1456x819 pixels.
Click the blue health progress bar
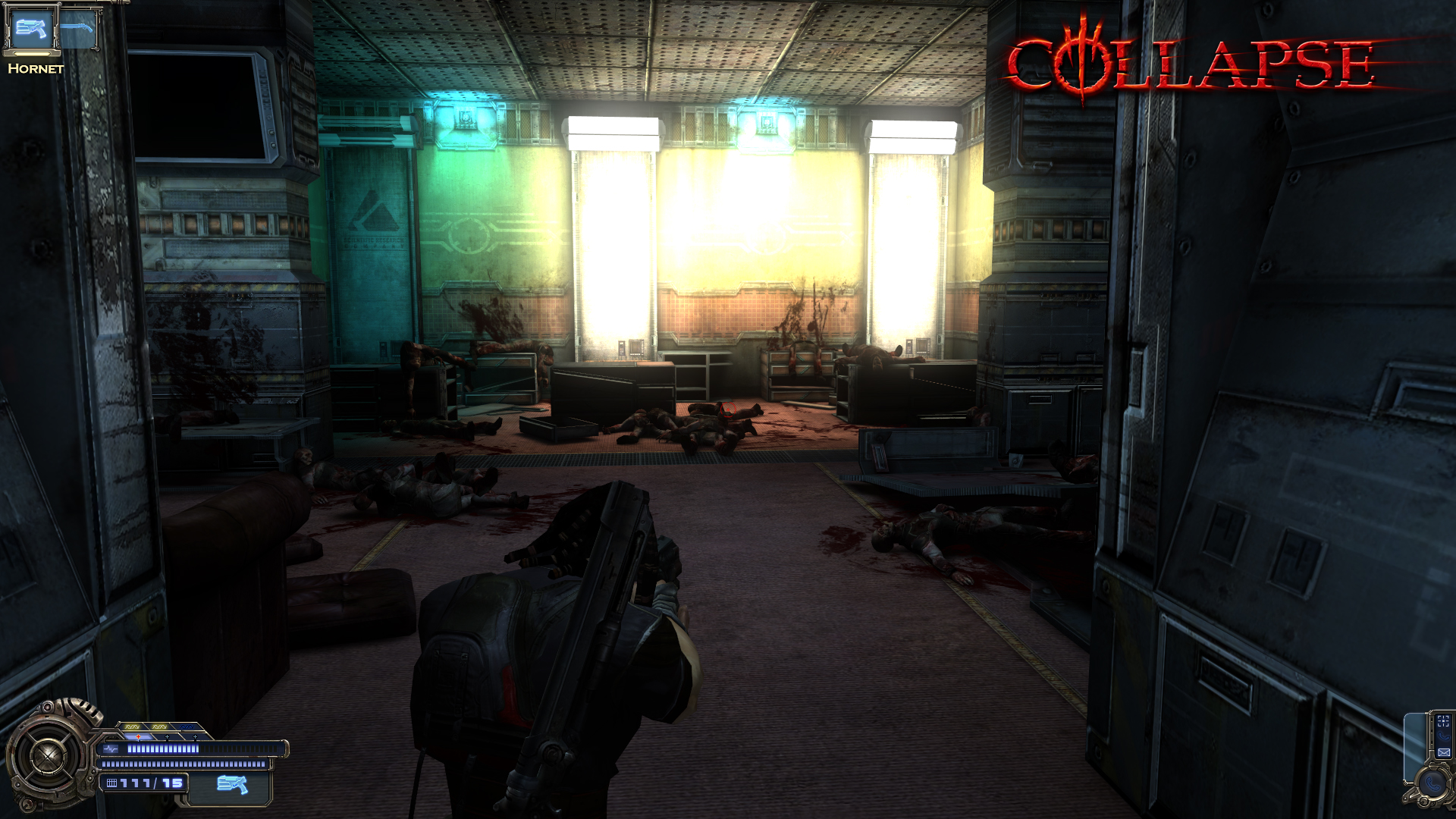tap(162, 749)
